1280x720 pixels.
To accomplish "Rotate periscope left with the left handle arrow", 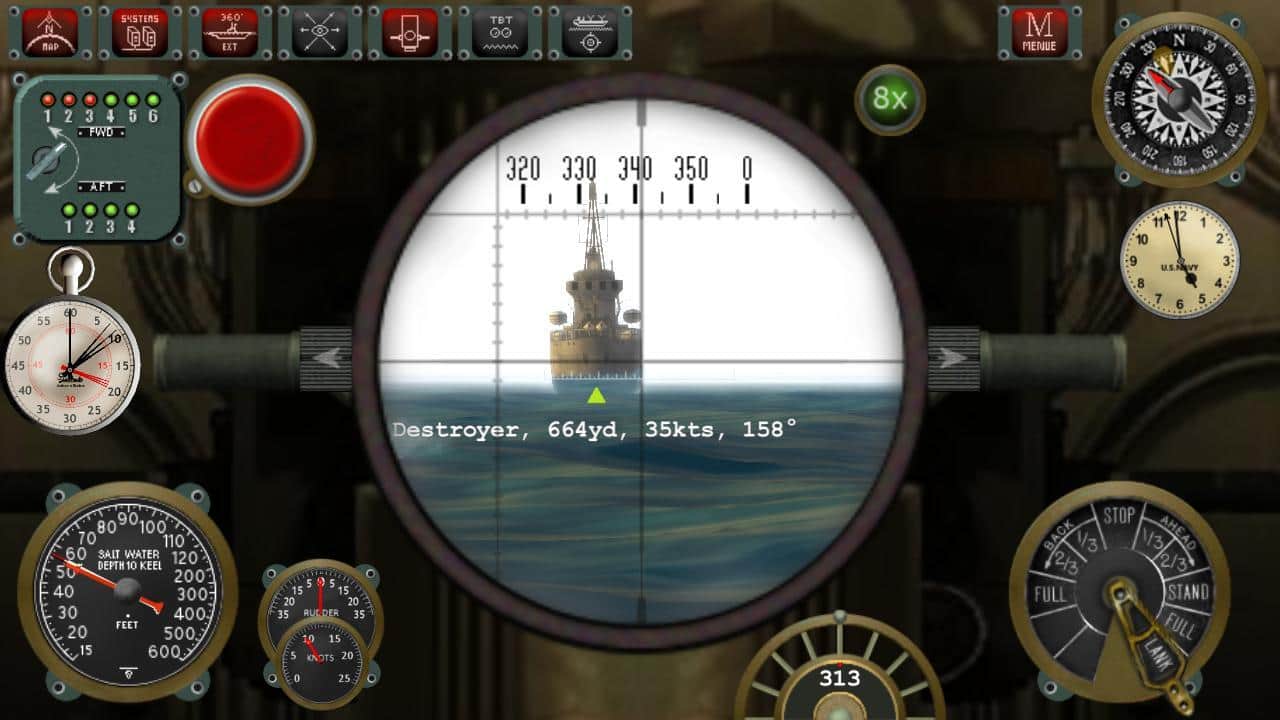I will pos(327,357).
